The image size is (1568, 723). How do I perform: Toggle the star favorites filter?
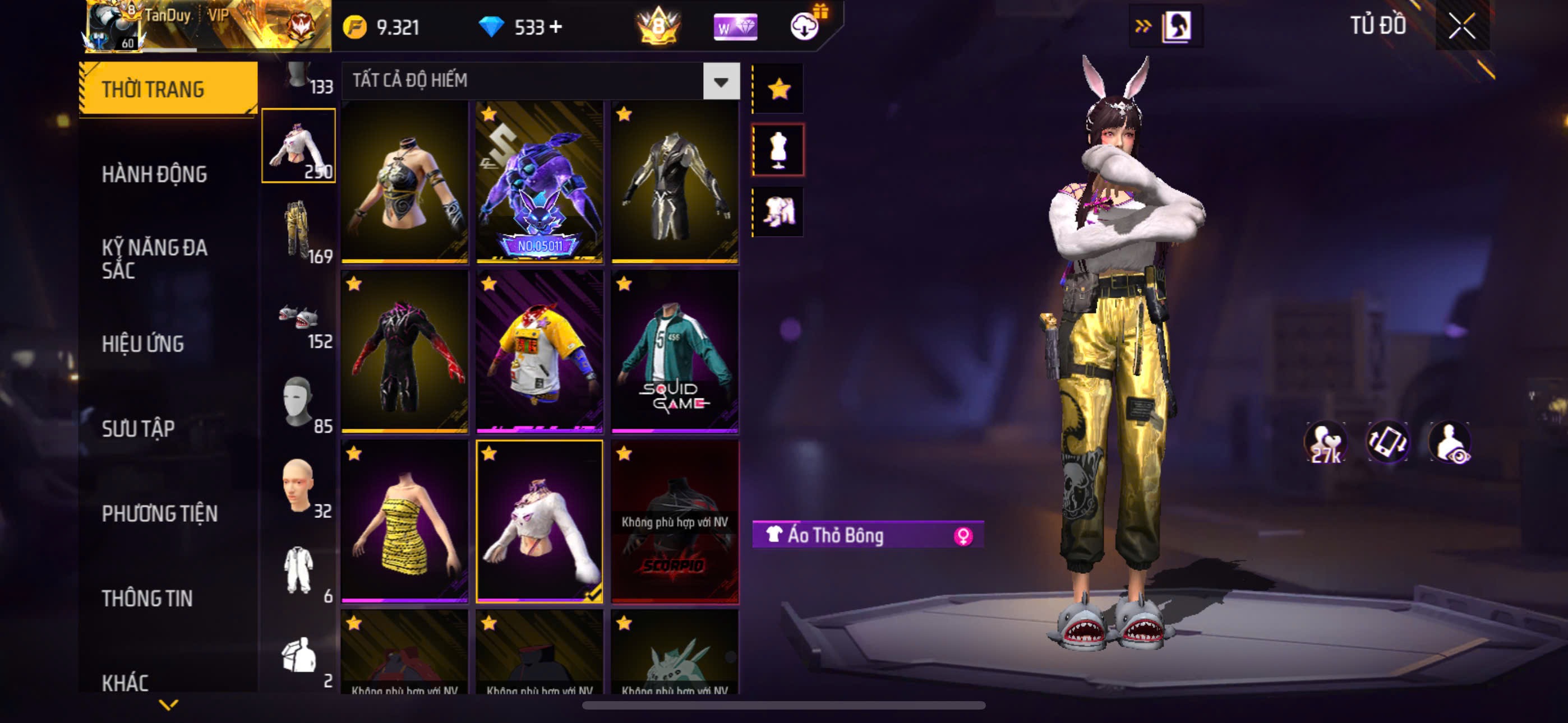(778, 90)
